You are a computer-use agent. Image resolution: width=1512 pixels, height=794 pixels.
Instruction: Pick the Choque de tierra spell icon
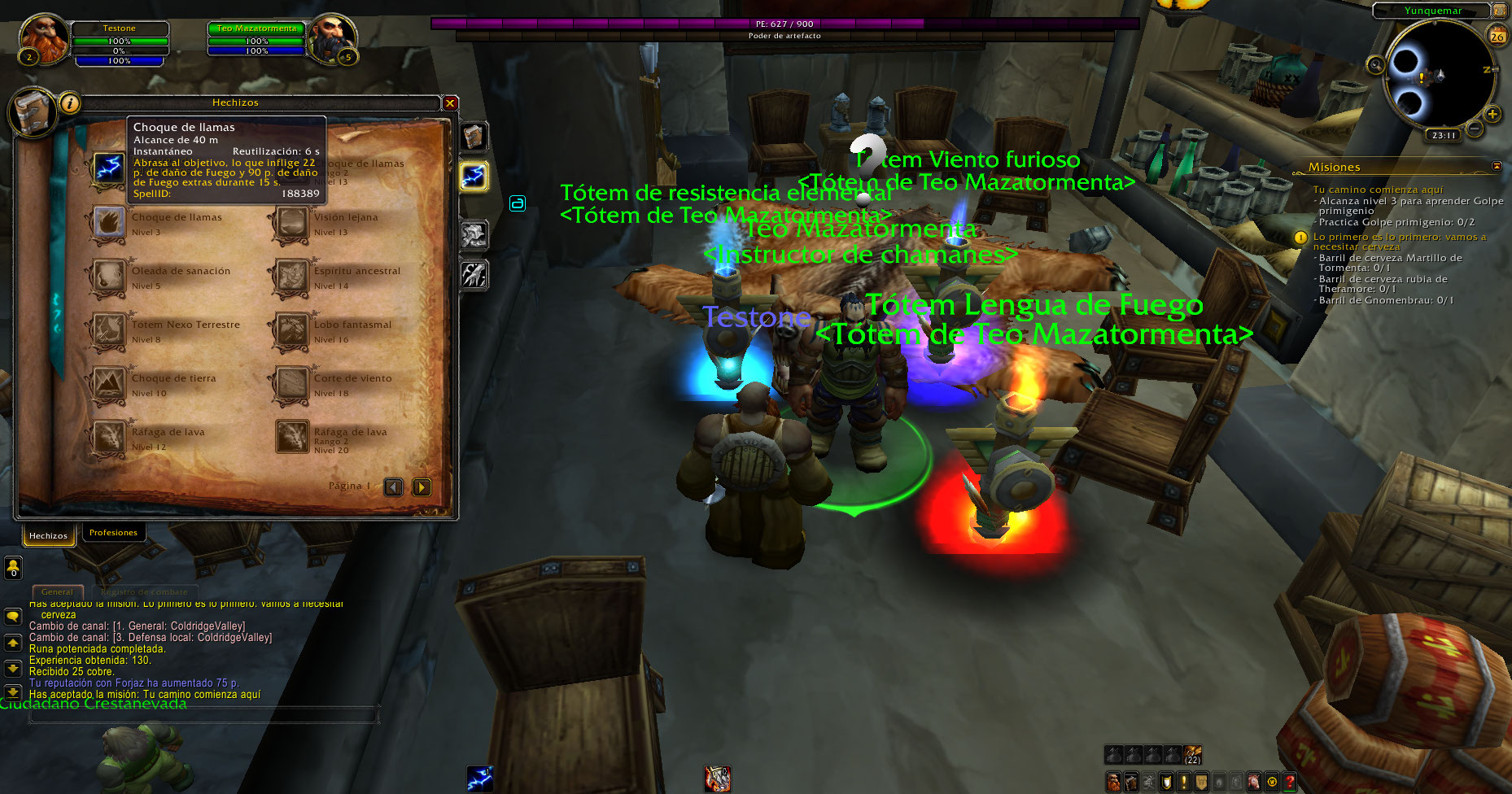[x=108, y=385]
